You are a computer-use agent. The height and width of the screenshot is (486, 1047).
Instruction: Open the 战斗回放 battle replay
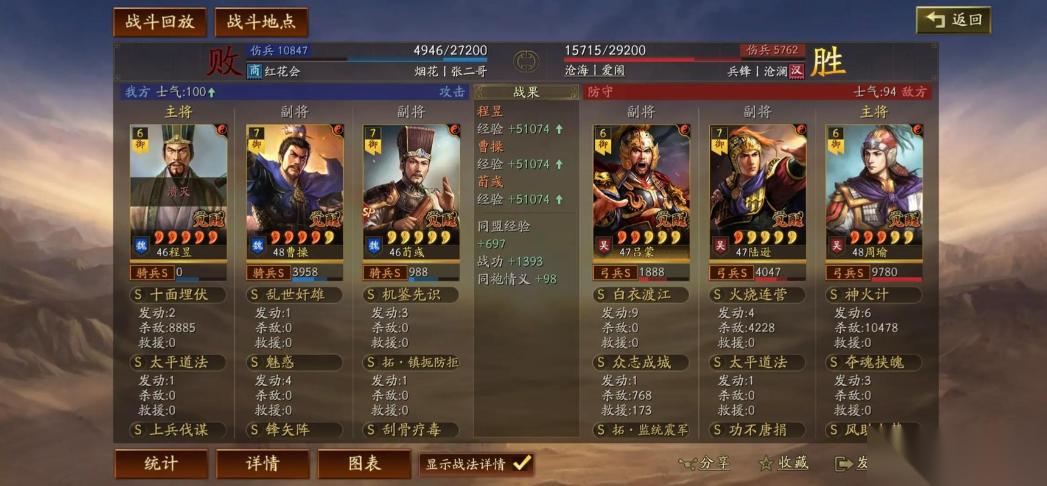(x=160, y=22)
